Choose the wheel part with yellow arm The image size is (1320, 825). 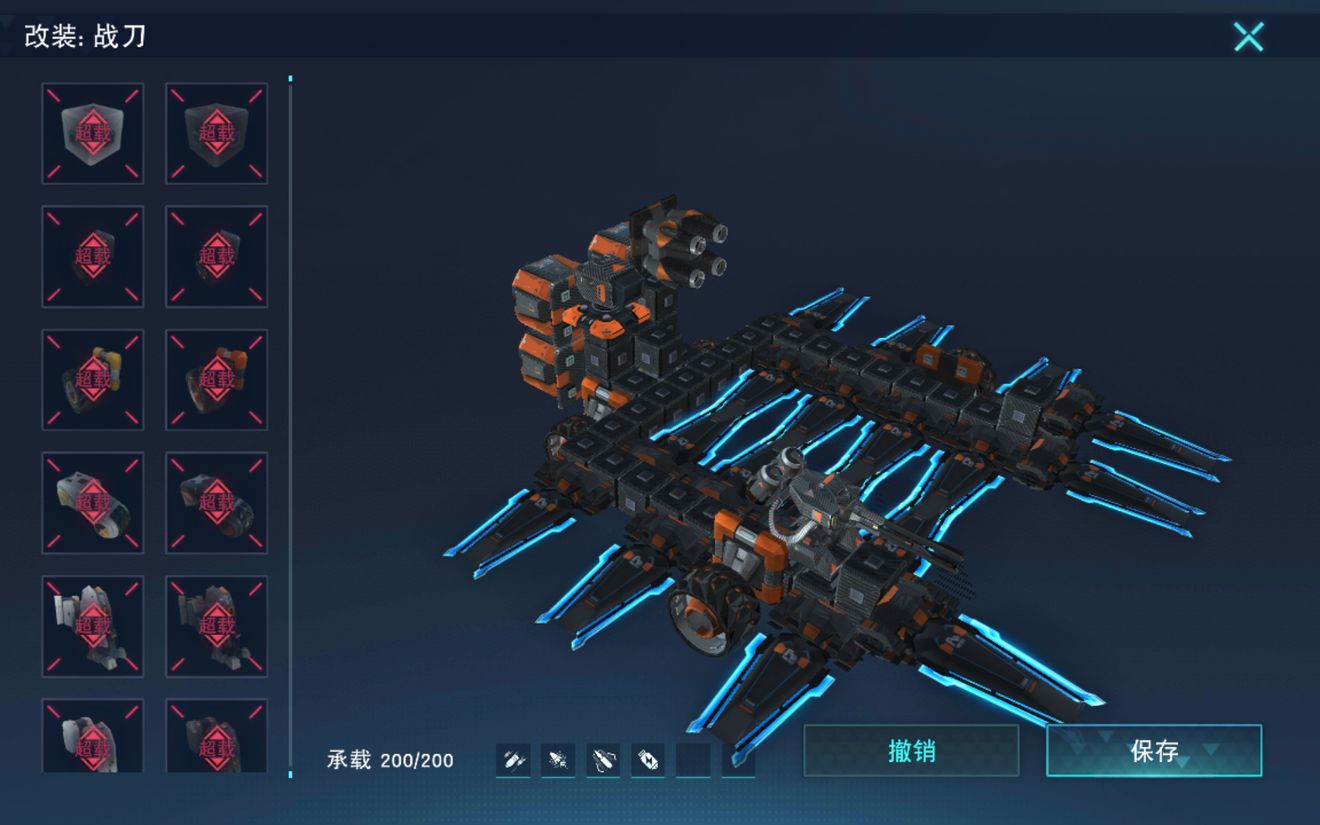click(x=93, y=380)
